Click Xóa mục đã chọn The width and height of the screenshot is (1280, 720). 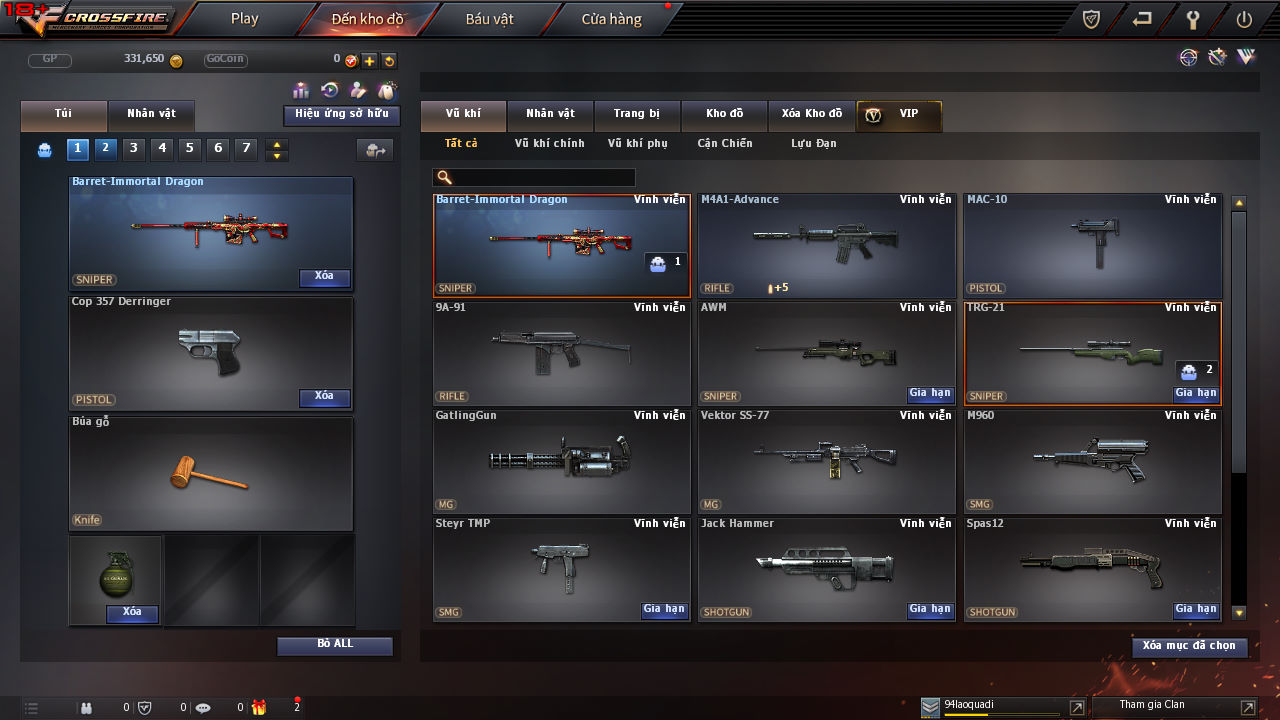pos(1189,646)
